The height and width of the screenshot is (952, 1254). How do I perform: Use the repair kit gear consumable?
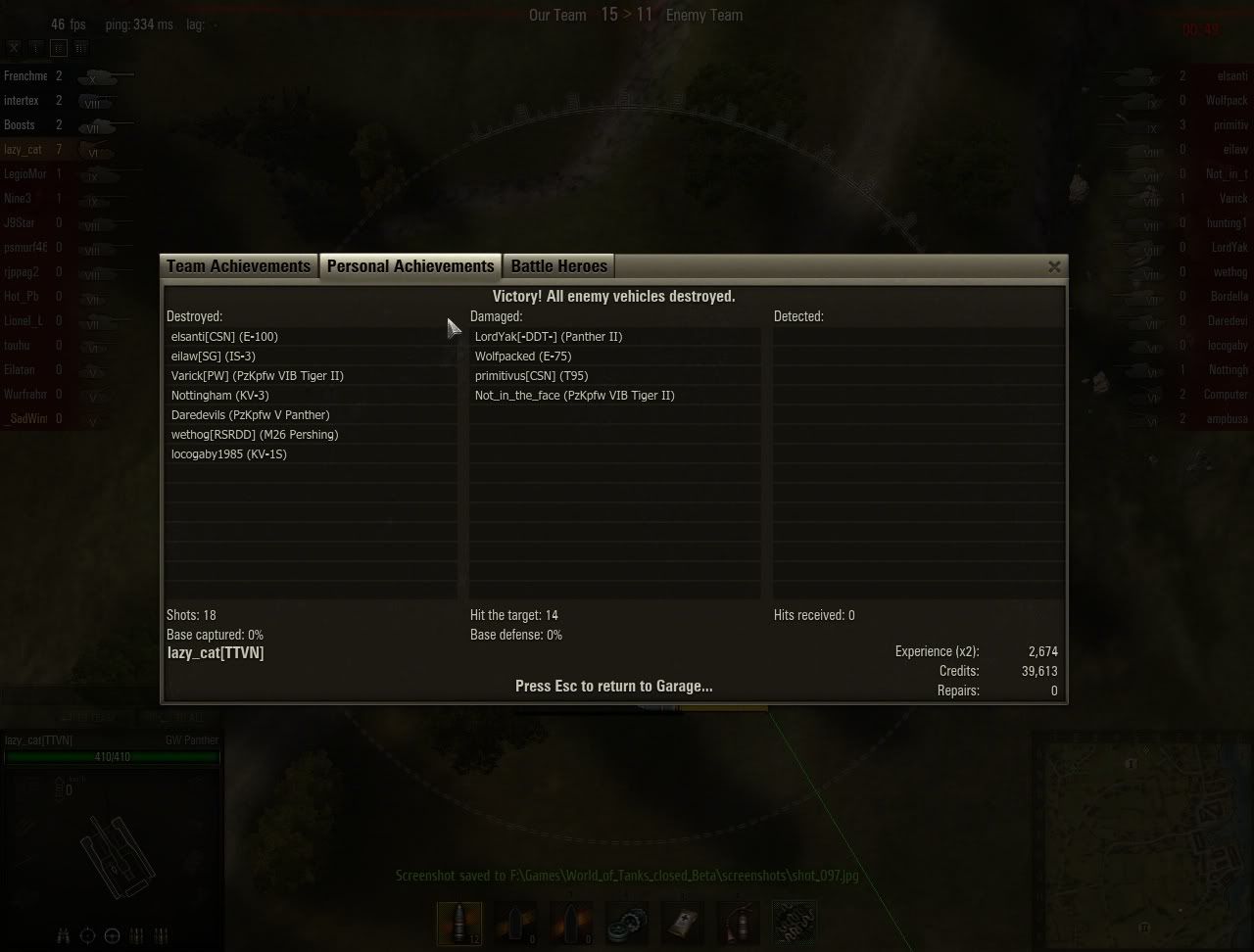[x=627, y=924]
